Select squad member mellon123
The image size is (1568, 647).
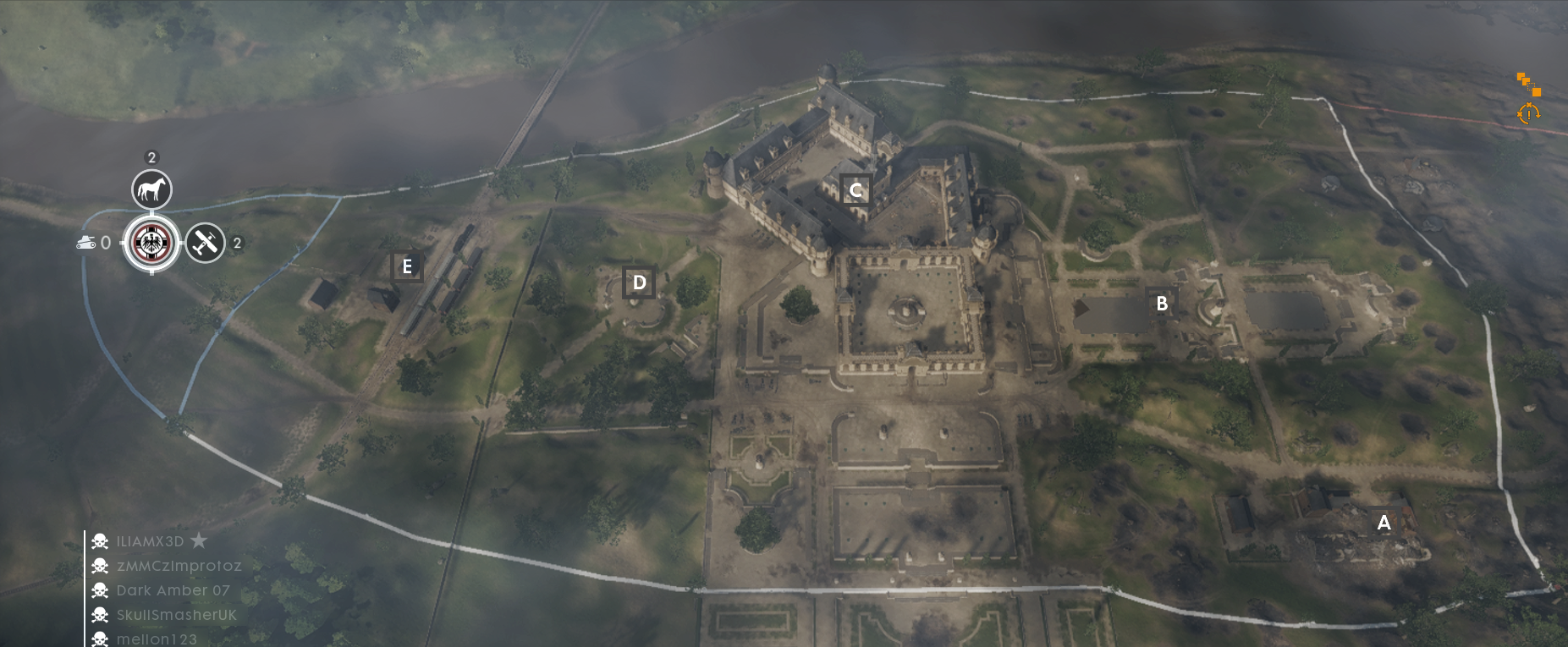coord(157,639)
